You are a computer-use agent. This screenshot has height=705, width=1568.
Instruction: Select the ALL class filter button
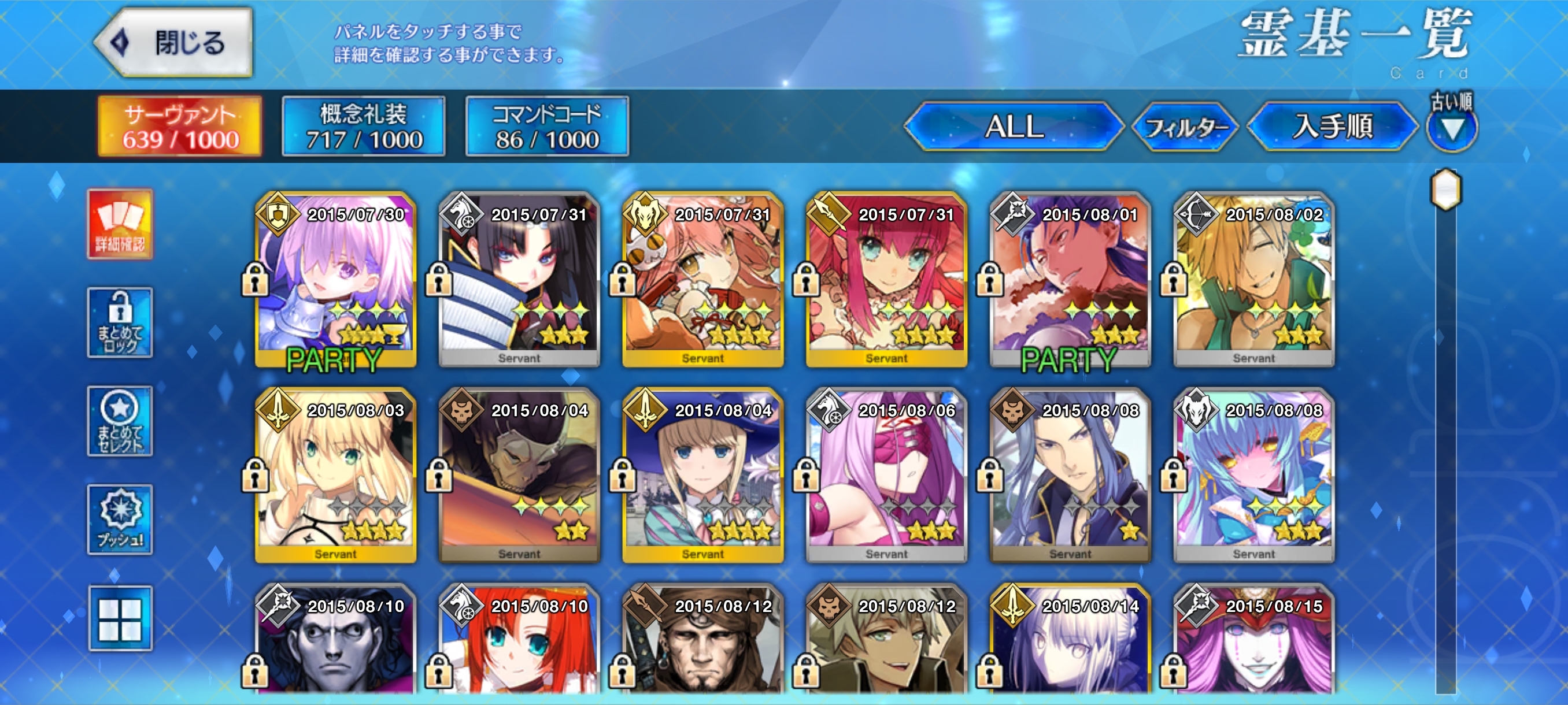click(1014, 127)
